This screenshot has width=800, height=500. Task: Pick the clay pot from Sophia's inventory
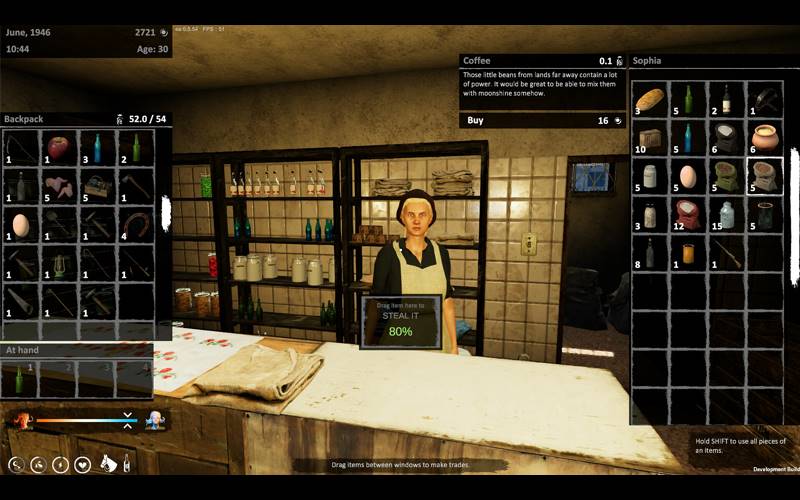pos(765,137)
